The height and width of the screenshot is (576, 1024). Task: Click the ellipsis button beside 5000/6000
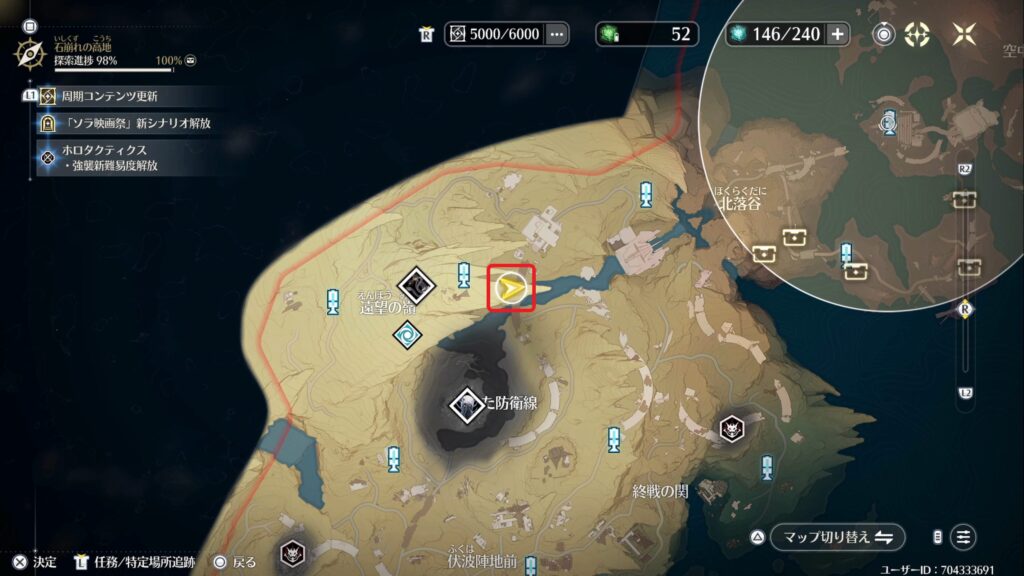tap(557, 34)
